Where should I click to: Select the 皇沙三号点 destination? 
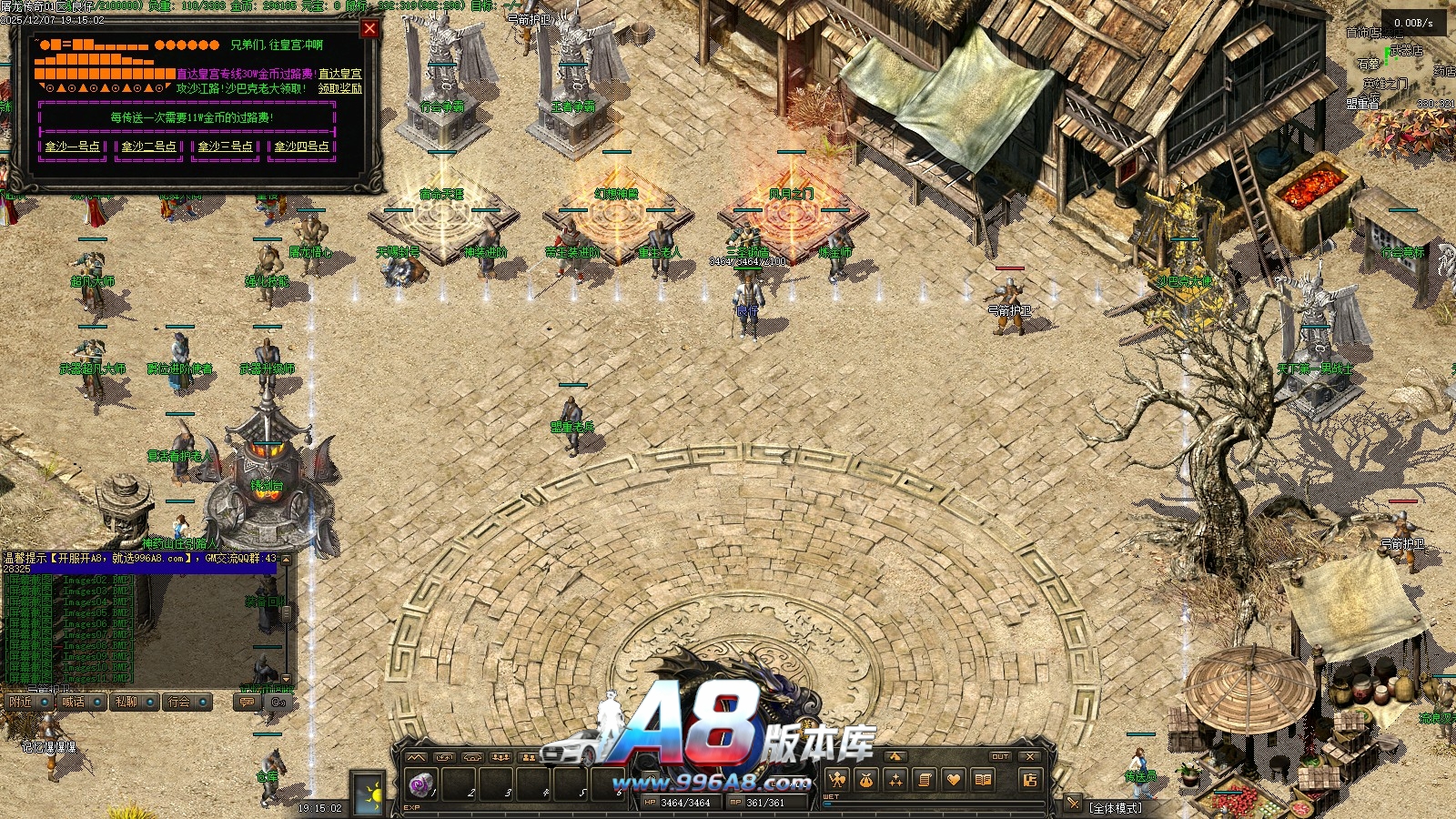click(x=226, y=146)
